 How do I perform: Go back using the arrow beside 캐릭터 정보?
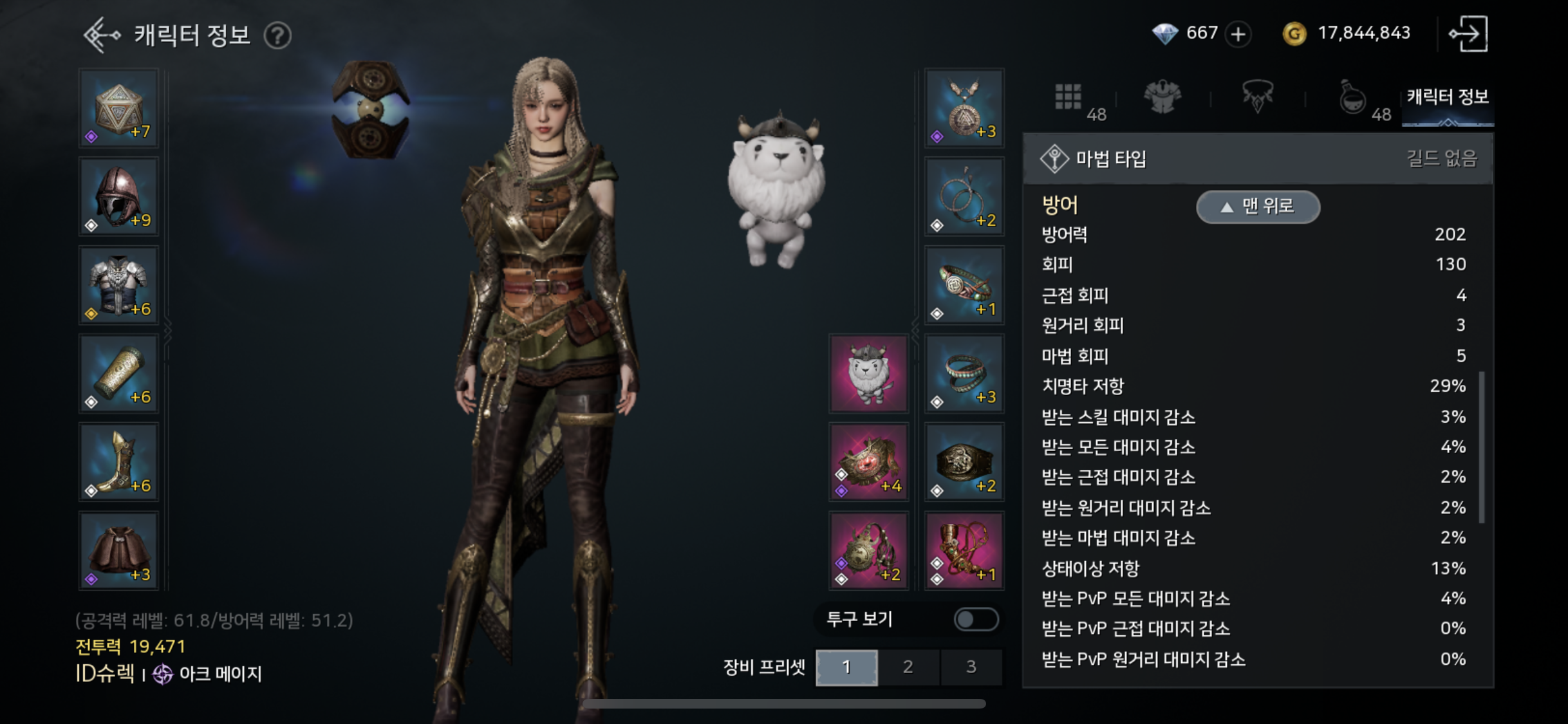point(102,35)
